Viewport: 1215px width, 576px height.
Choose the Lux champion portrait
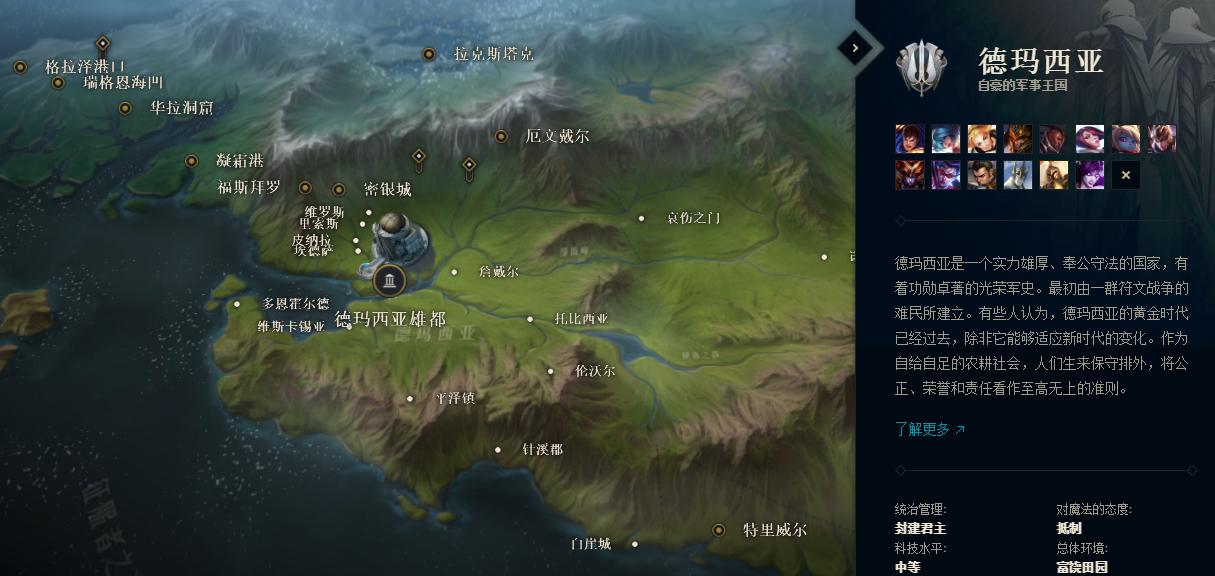[x=982, y=139]
